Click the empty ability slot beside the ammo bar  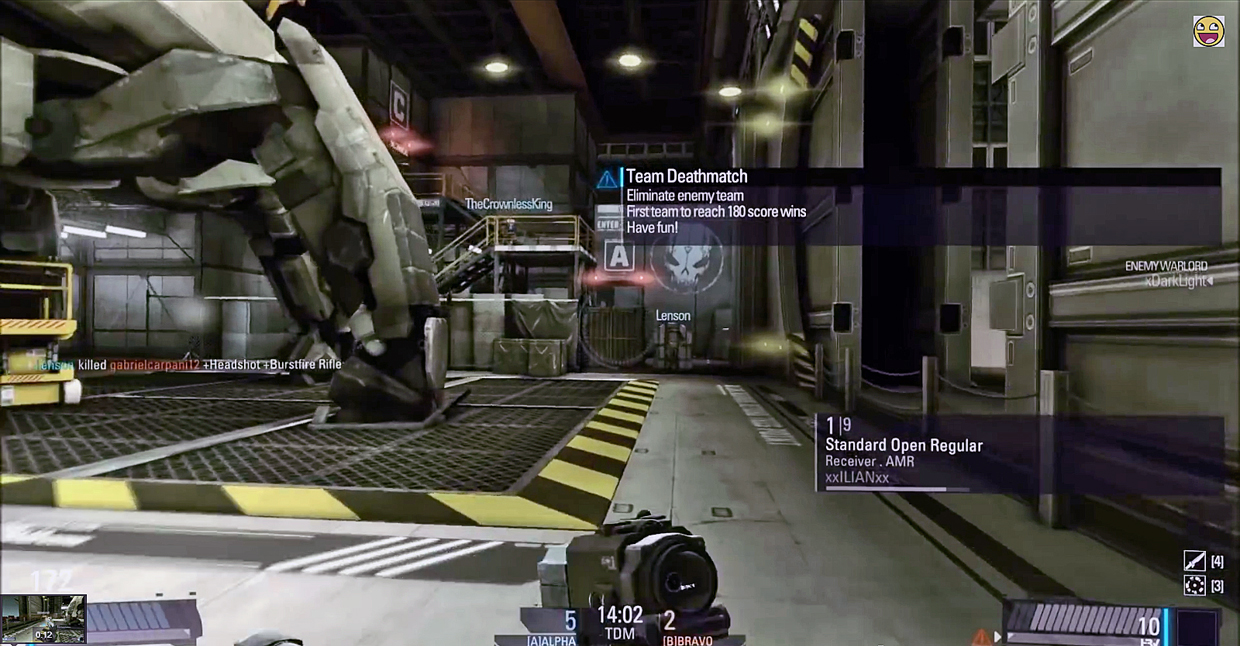pos(1196,627)
